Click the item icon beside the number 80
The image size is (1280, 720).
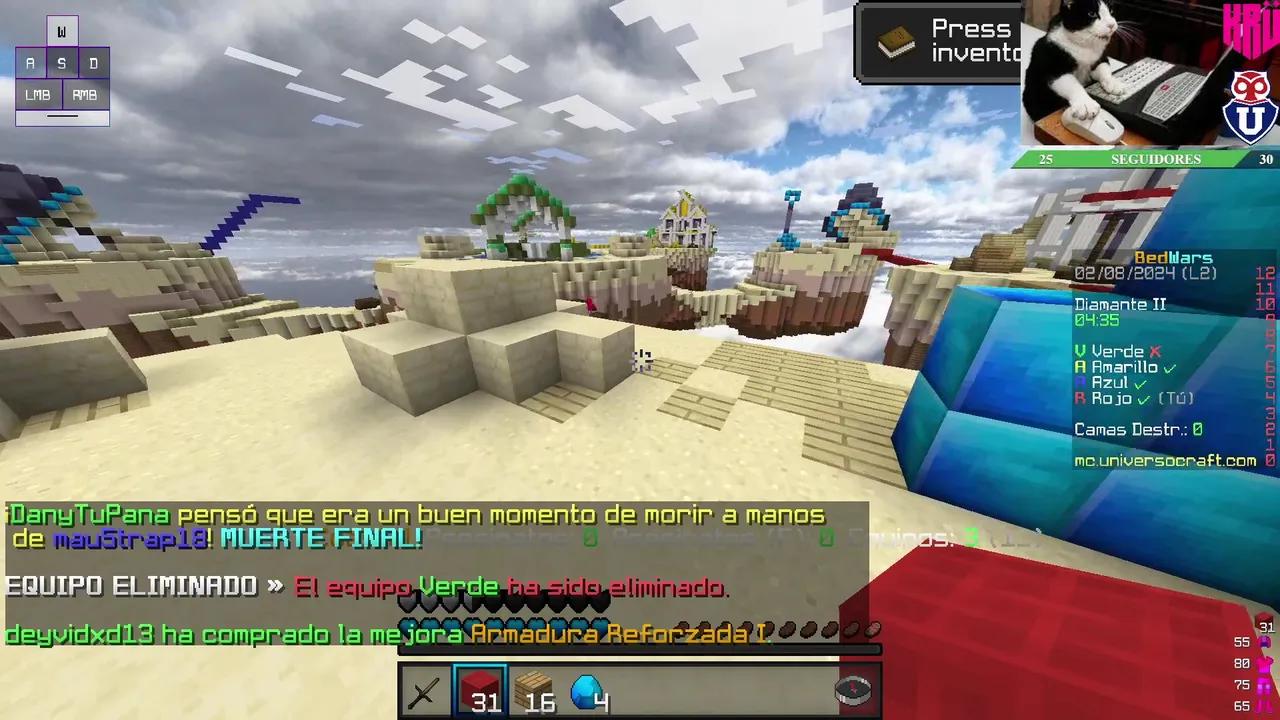pos(1264,662)
